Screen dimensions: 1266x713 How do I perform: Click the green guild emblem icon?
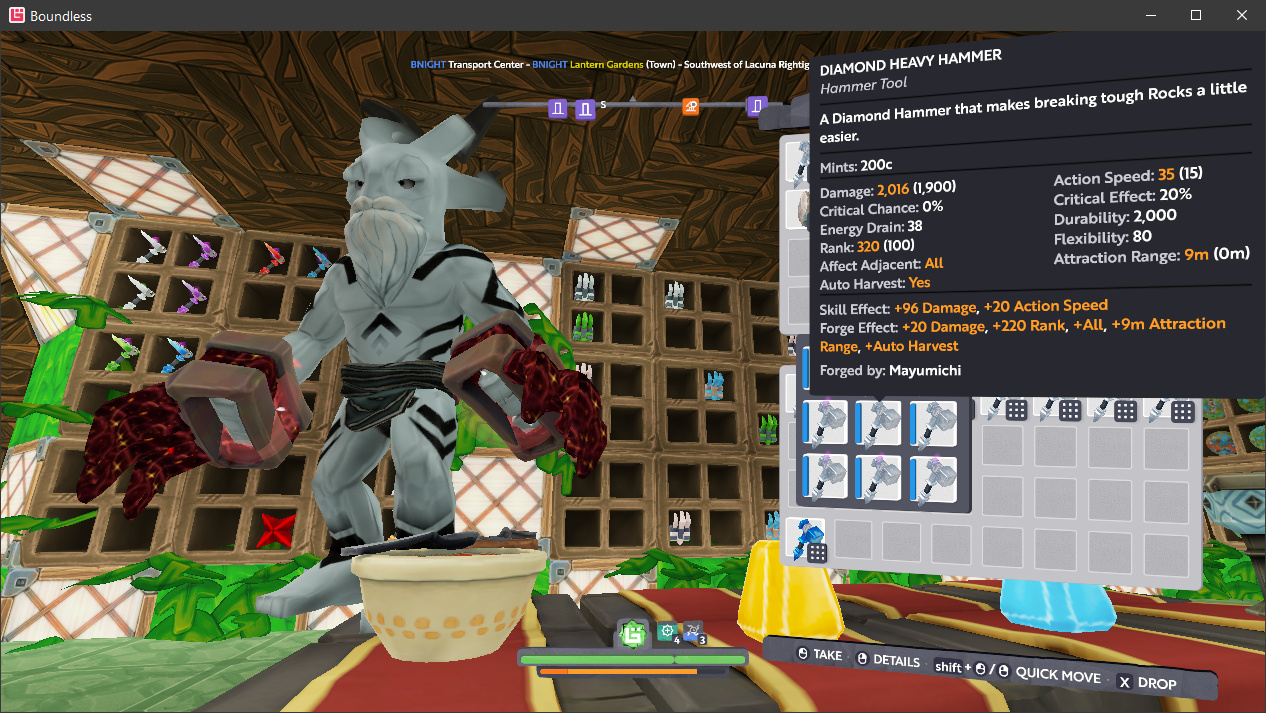[x=632, y=633]
